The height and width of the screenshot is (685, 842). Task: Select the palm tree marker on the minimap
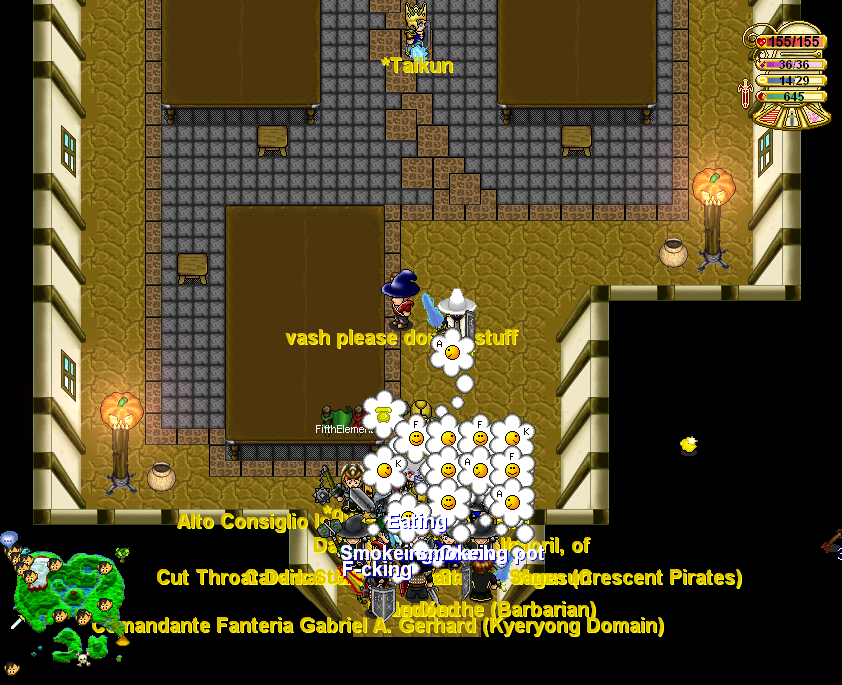point(121,553)
